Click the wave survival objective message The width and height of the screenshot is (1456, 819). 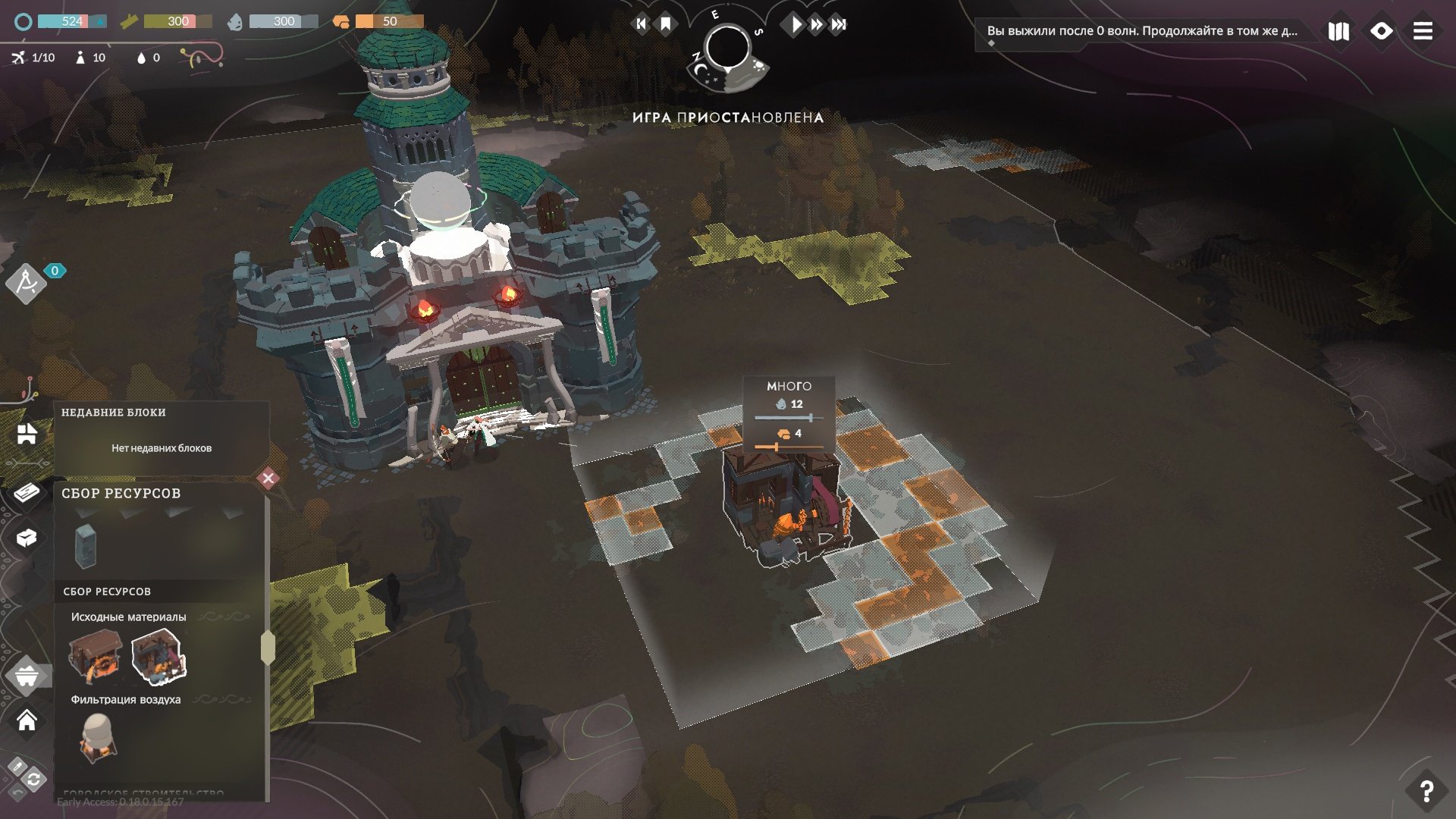[x=1141, y=31]
